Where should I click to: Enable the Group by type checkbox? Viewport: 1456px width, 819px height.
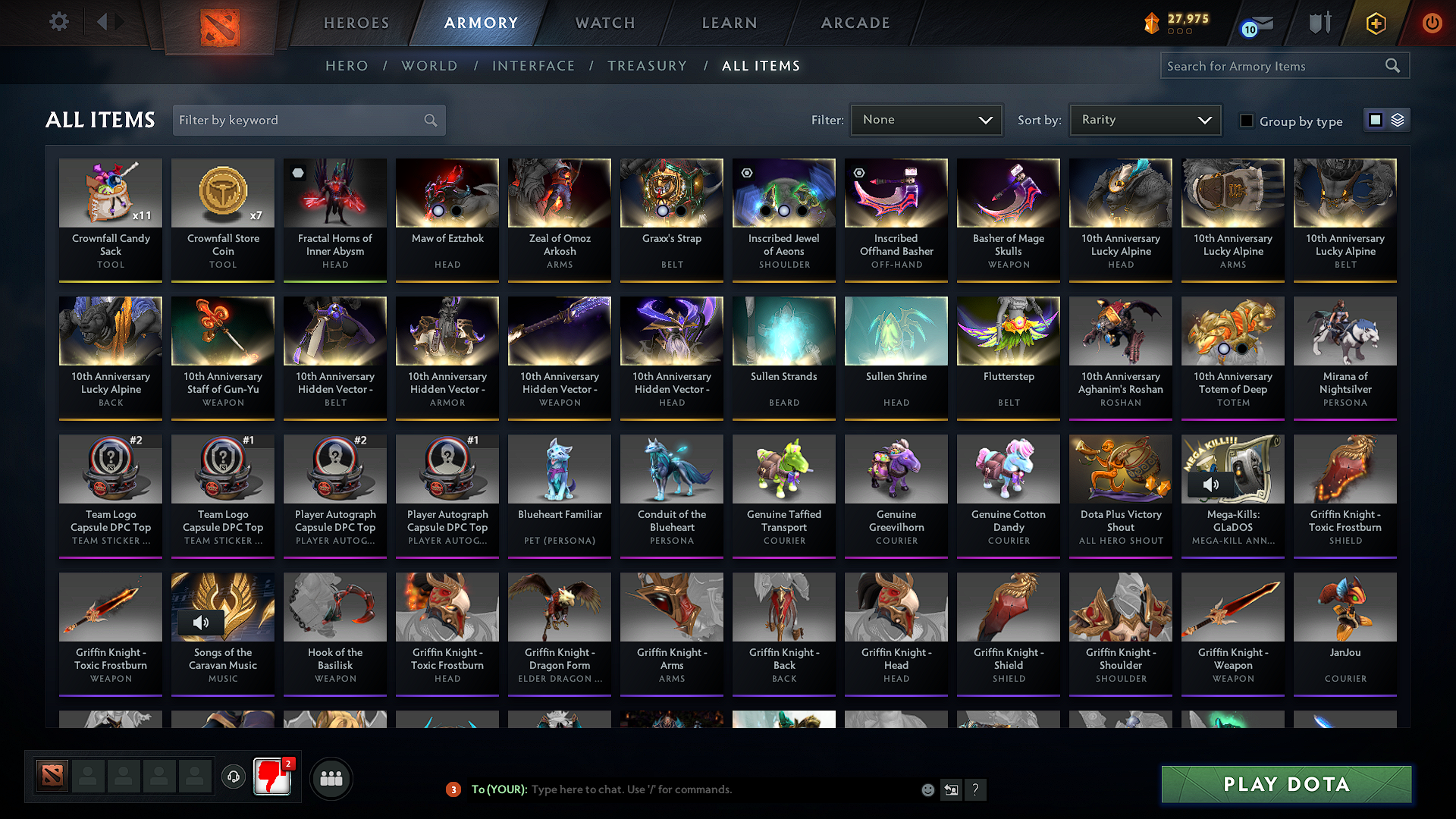coord(1246,121)
